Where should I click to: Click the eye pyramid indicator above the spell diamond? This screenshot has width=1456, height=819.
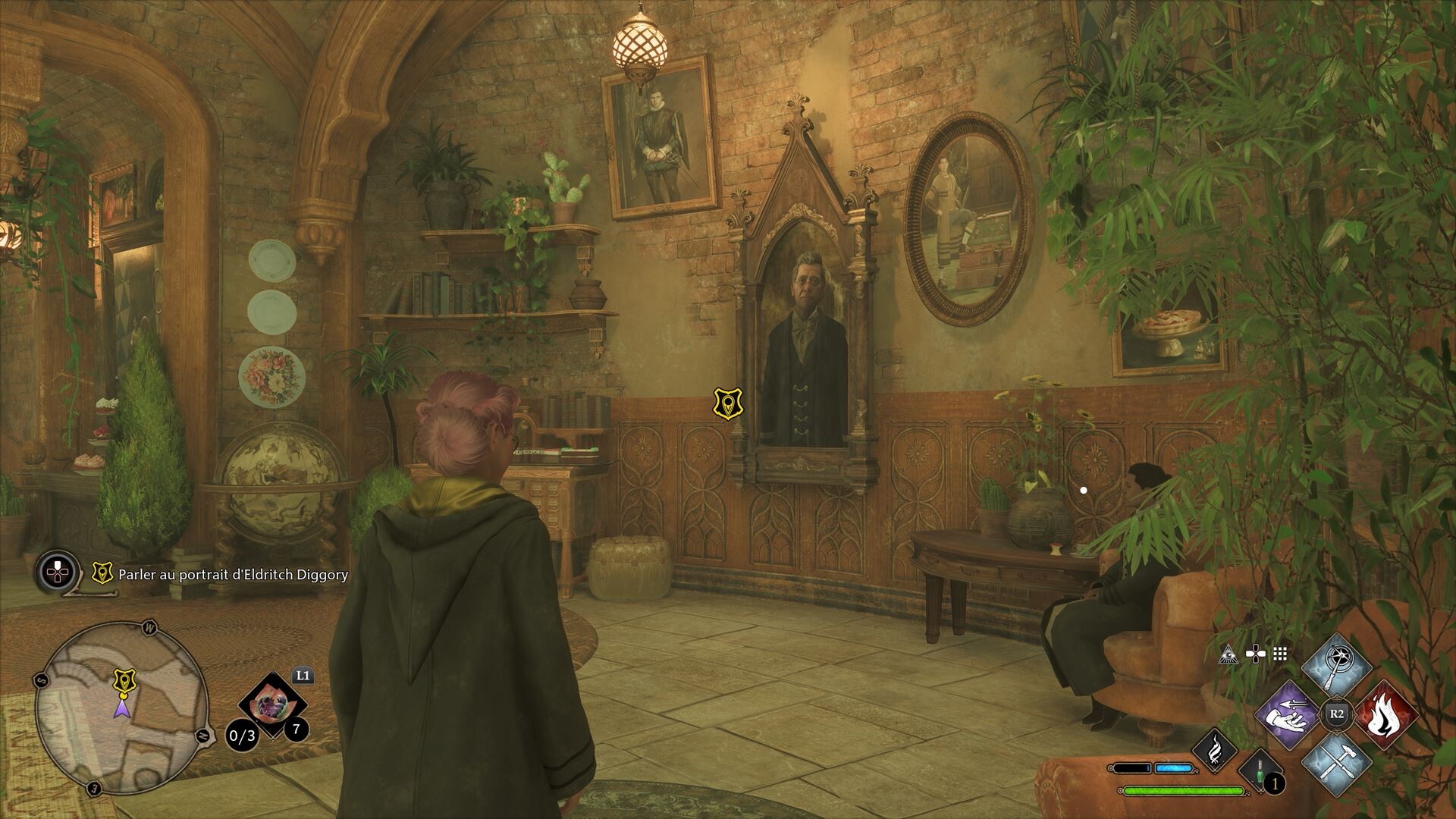(x=1228, y=654)
